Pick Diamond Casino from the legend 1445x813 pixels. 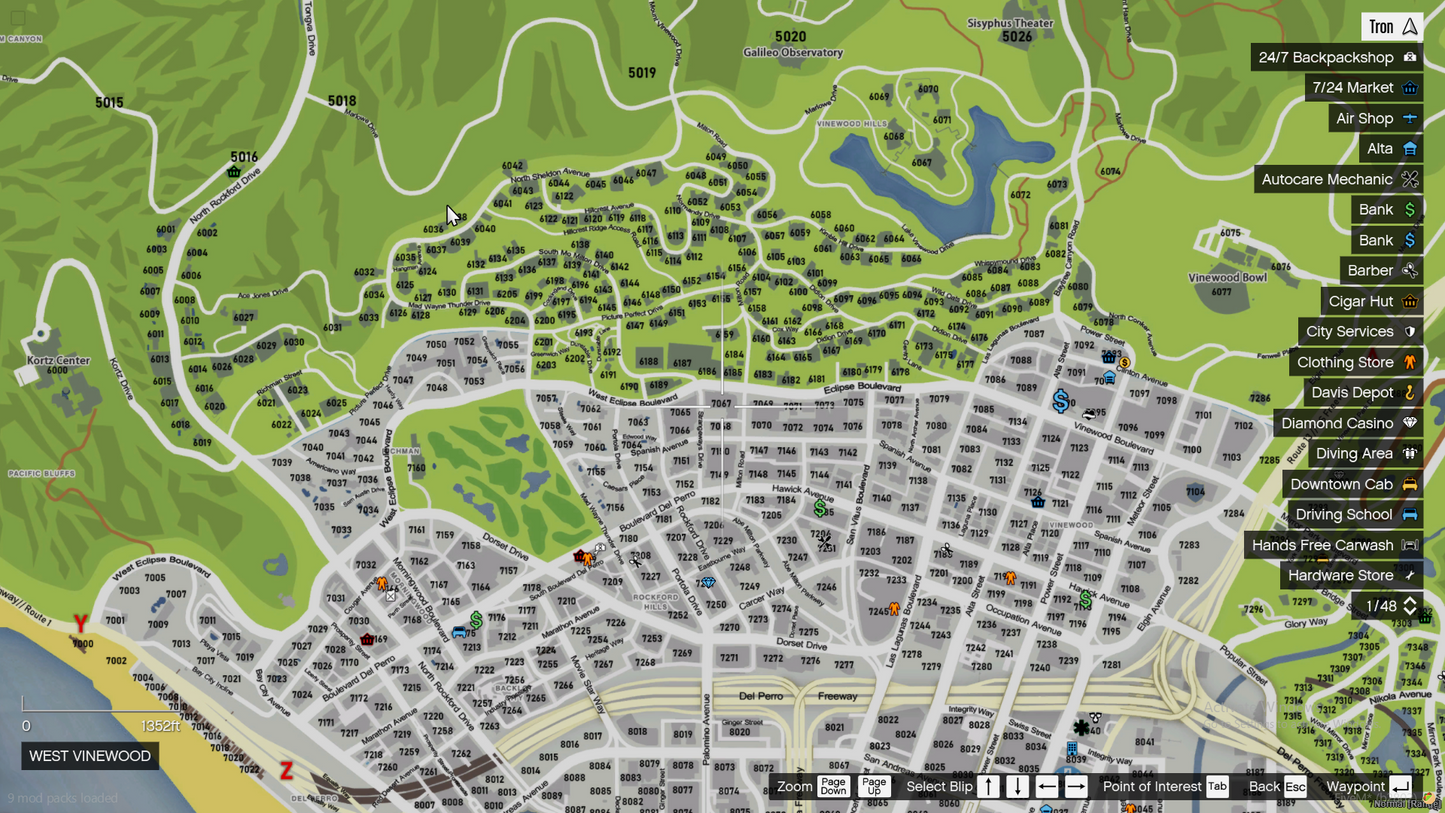pyautogui.click(x=1348, y=423)
